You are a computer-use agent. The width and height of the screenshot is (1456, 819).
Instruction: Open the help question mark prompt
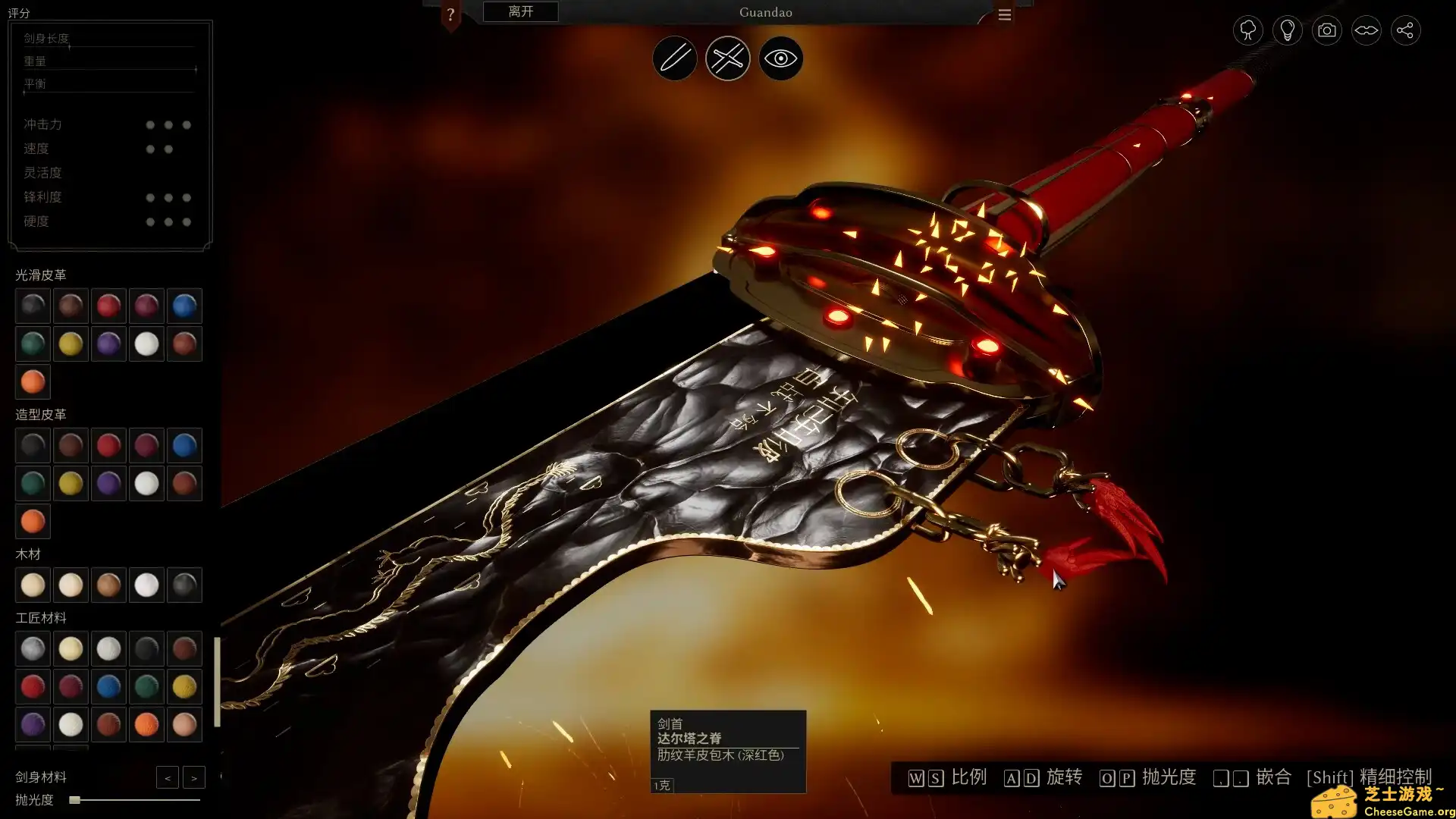[x=451, y=12]
